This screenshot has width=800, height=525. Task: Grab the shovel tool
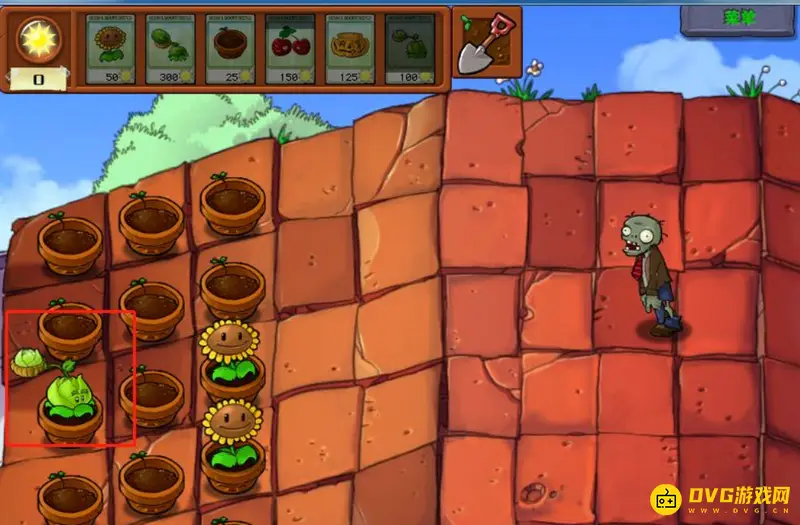486,43
